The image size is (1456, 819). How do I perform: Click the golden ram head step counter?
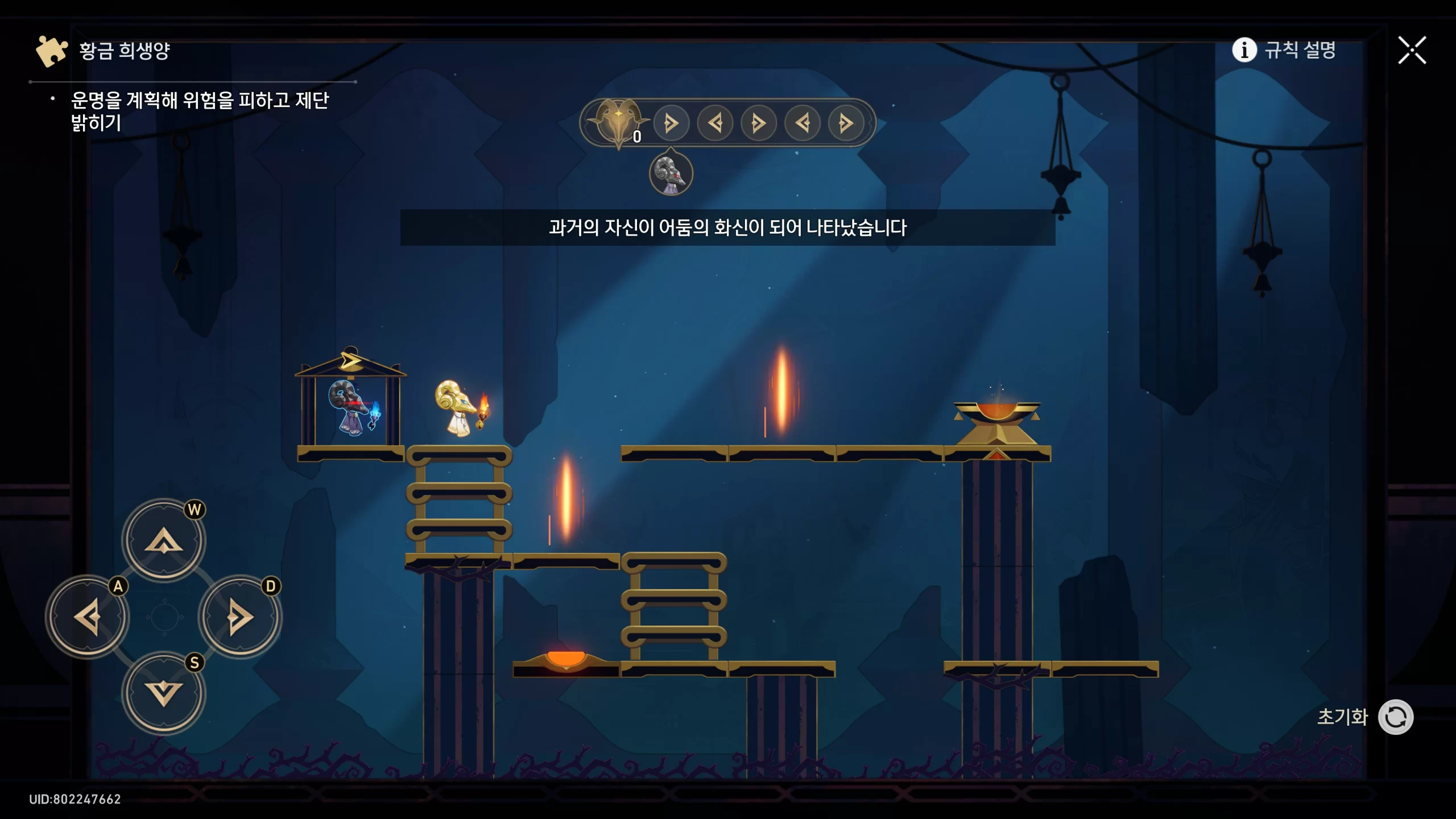[x=618, y=122]
